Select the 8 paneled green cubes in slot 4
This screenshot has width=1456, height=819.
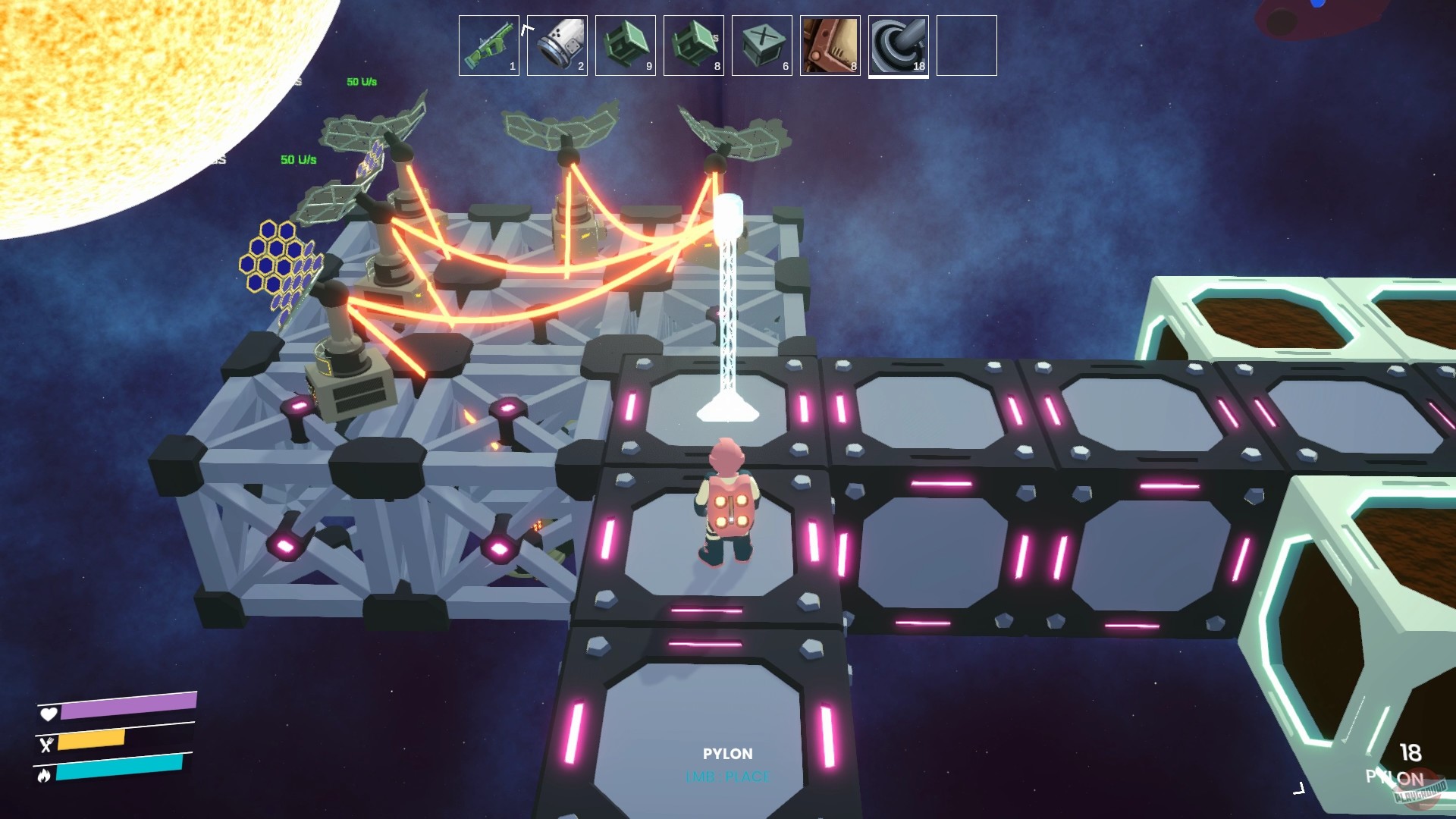click(692, 45)
